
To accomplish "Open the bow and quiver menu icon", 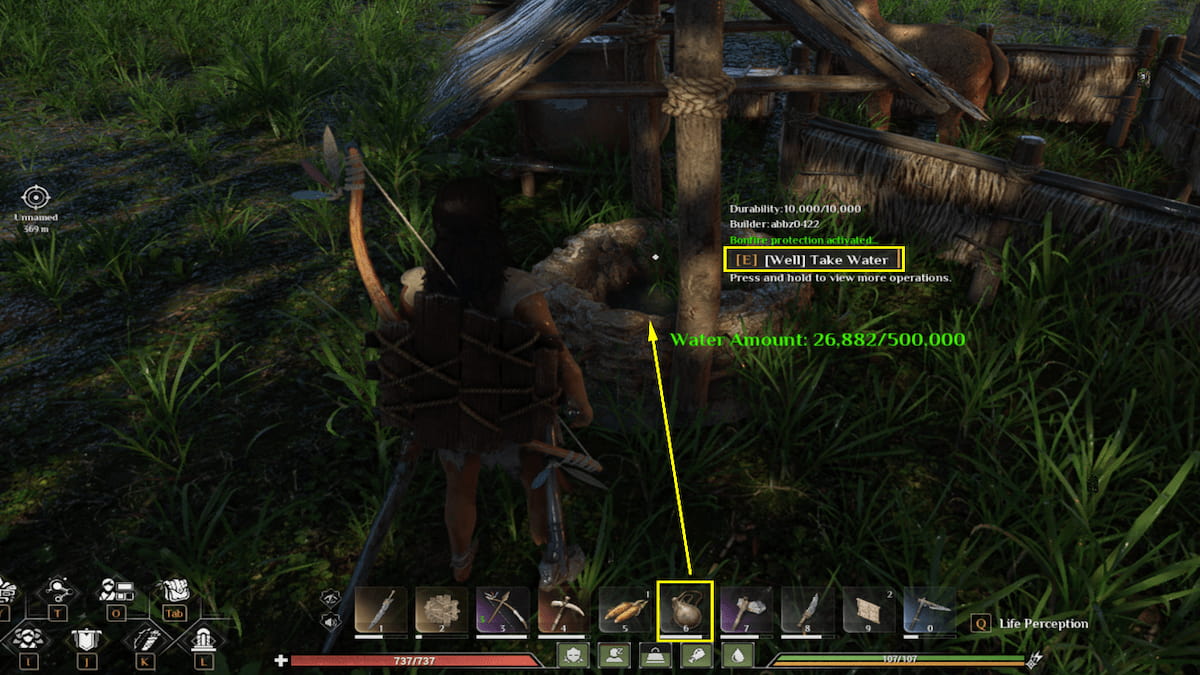I will (145, 637).
